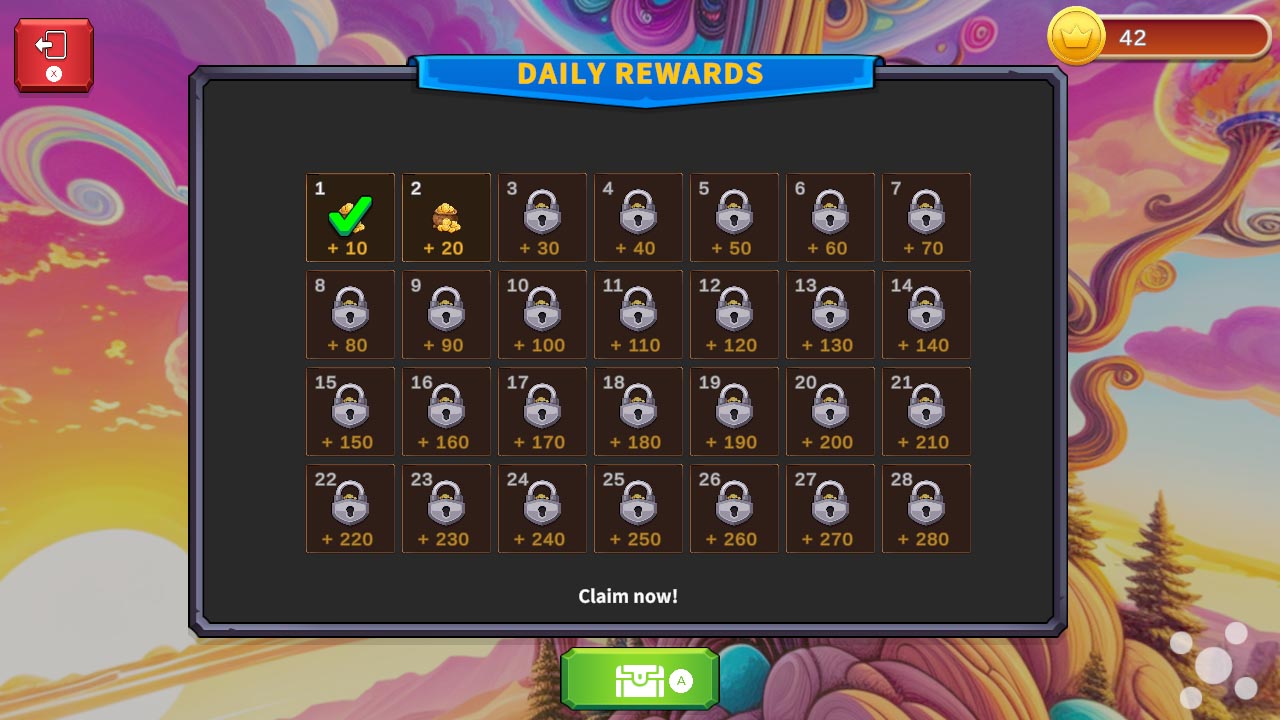Select the lock icon for day 14
Screen dimensions: 1280x720
tap(926, 311)
